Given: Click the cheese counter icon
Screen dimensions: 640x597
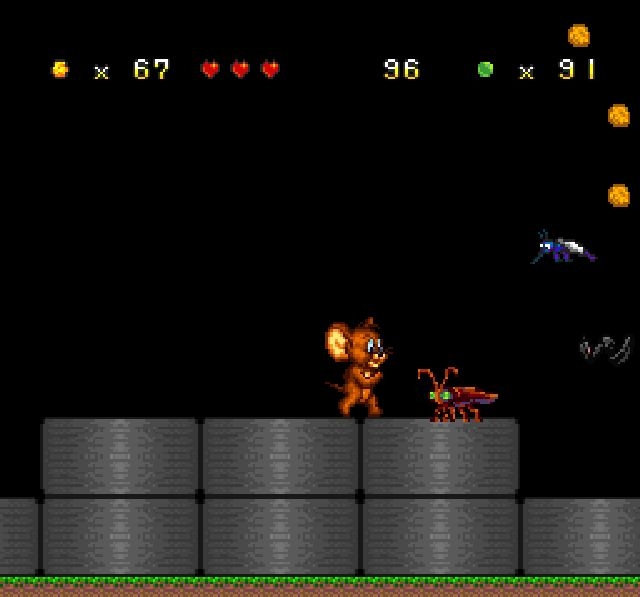Looking at the screenshot, I should 60,69.
